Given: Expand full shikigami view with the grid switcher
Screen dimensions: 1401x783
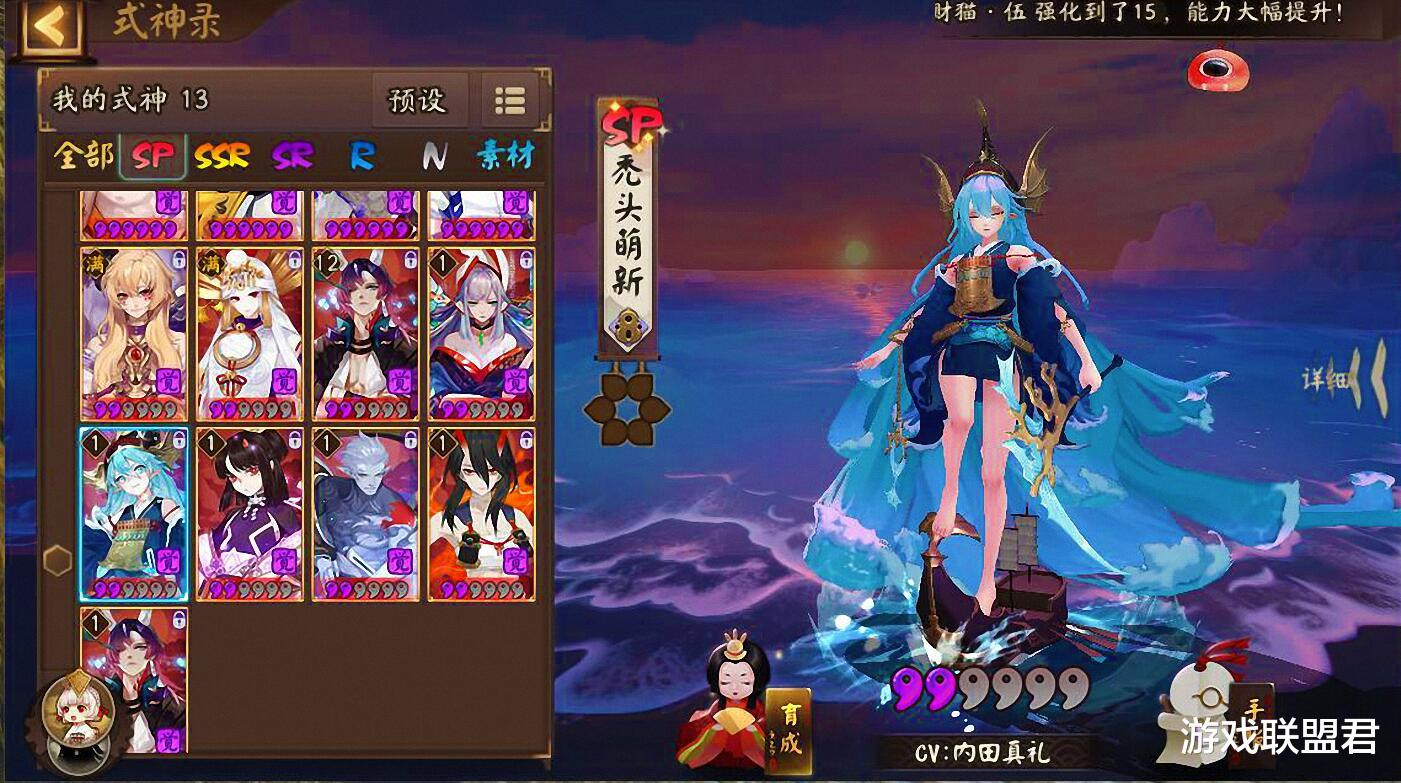Looking at the screenshot, I should pos(513,100).
